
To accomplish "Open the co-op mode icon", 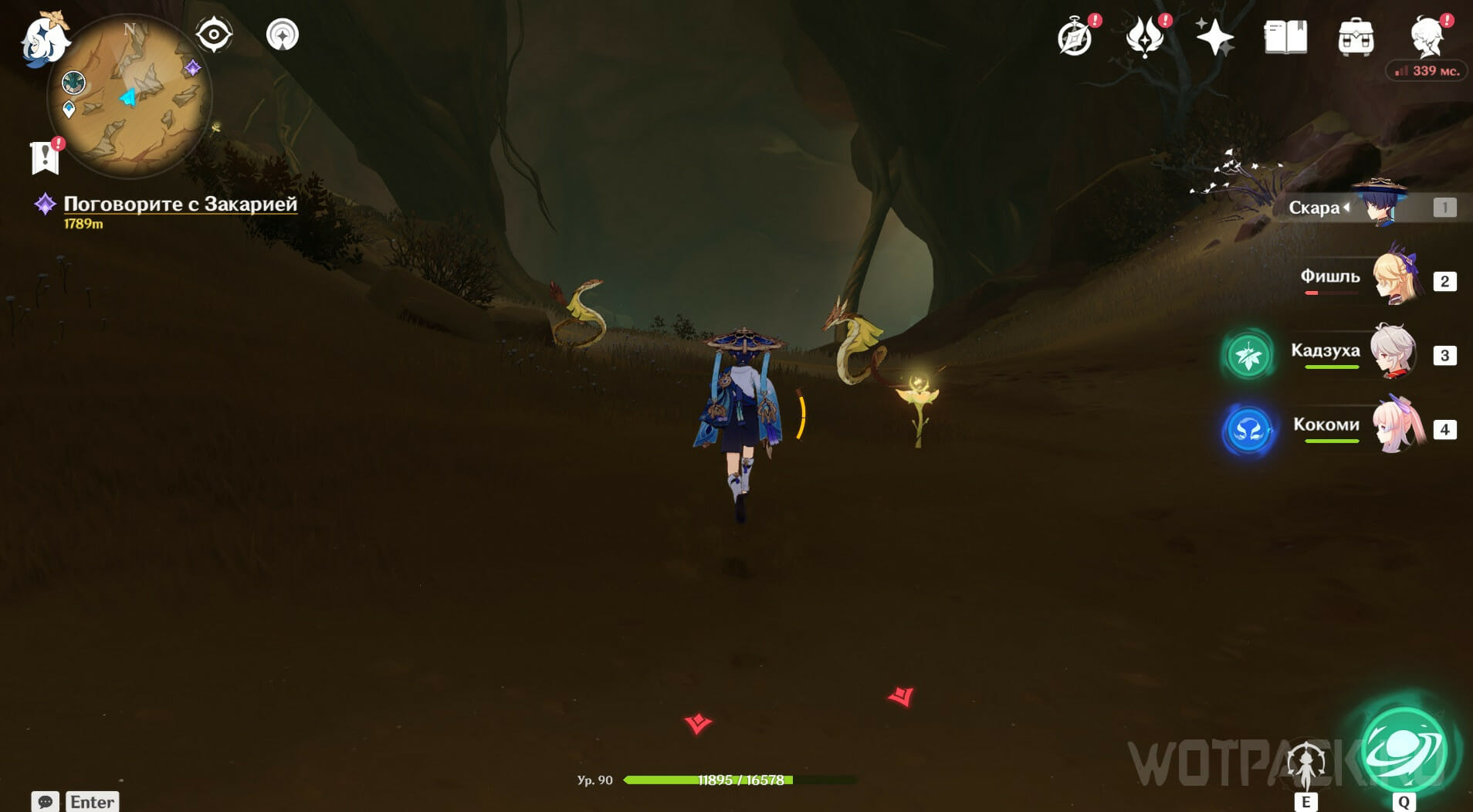I will [283, 35].
